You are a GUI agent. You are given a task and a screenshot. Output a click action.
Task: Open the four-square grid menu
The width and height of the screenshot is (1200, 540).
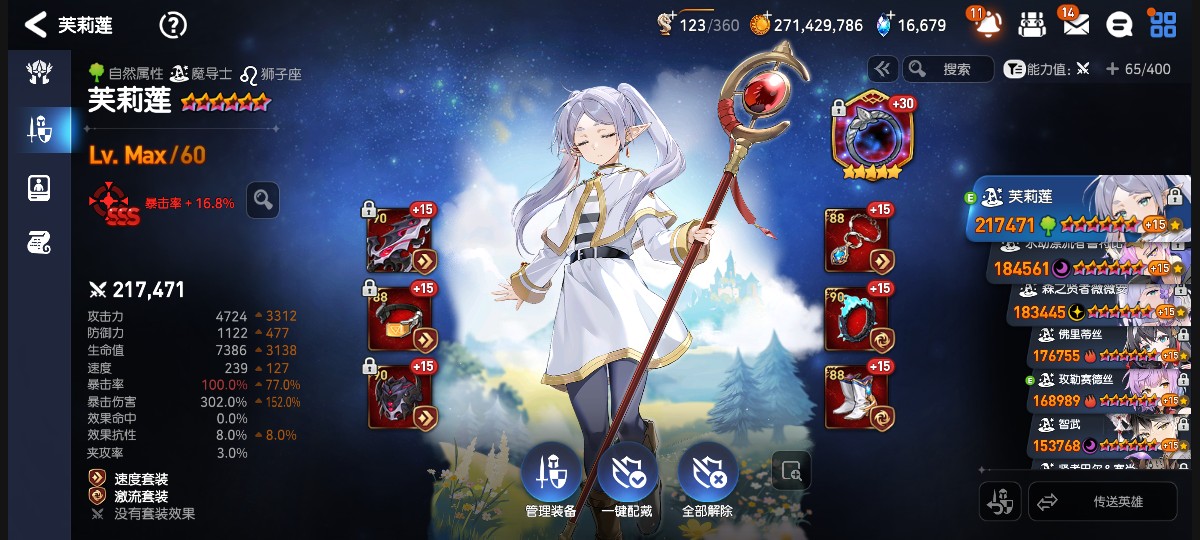[1163, 25]
